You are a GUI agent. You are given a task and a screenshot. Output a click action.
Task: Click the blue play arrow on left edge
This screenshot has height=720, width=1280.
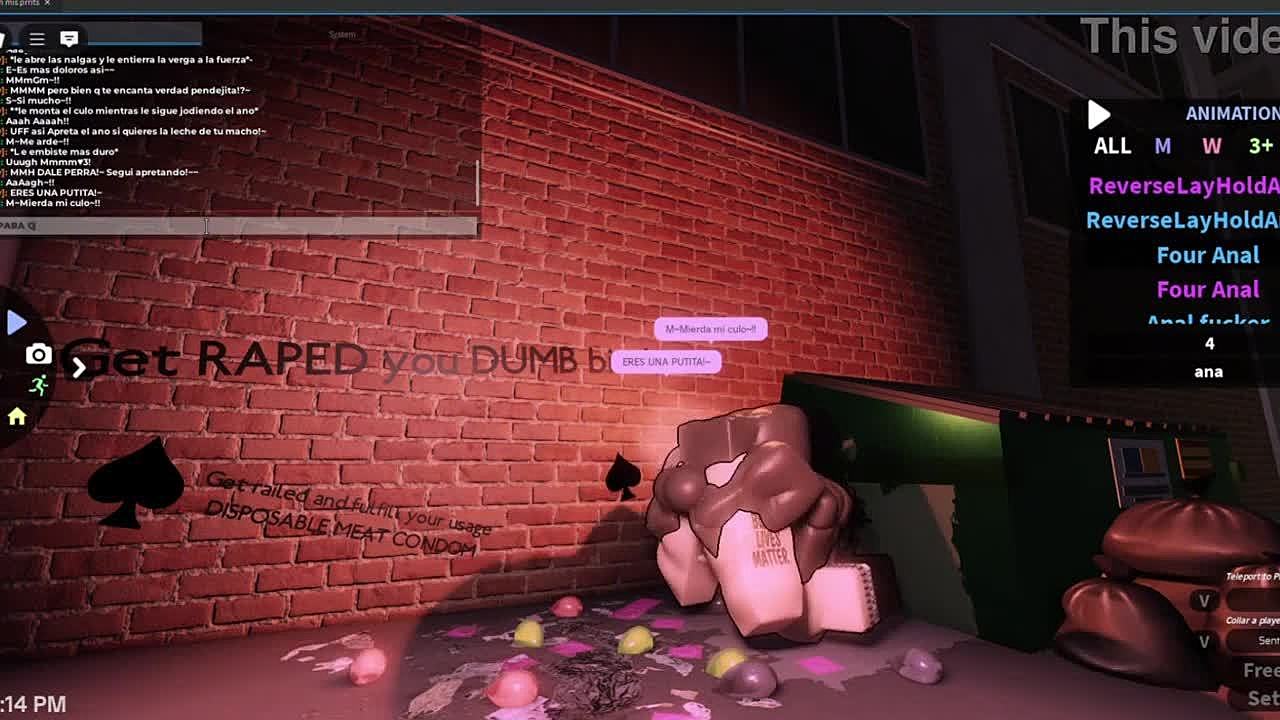[16, 322]
